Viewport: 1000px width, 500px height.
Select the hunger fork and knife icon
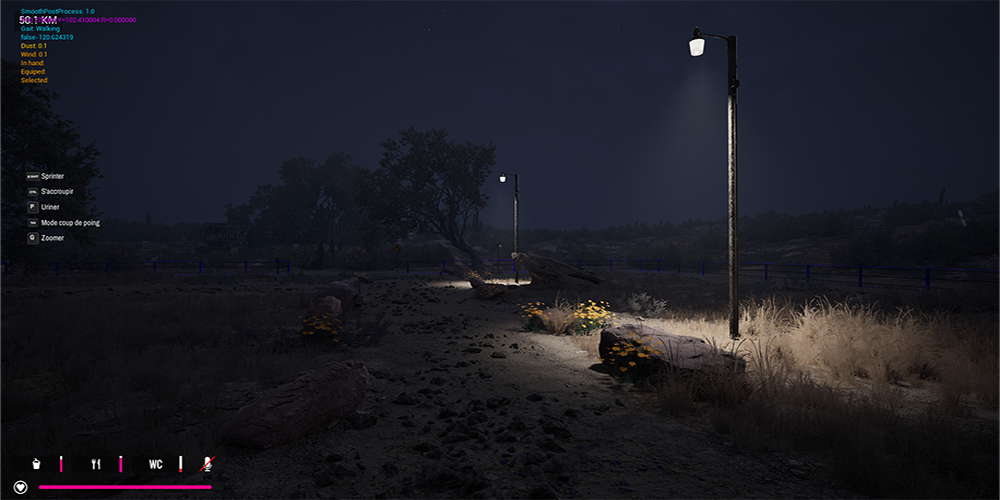coord(96,464)
